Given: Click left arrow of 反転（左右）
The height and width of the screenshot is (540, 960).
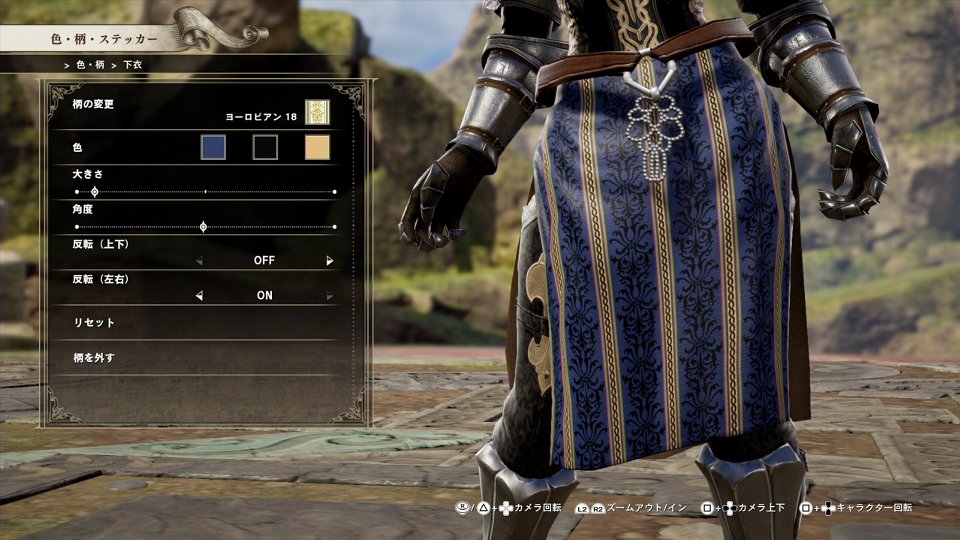Looking at the screenshot, I should tap(199, 295).
